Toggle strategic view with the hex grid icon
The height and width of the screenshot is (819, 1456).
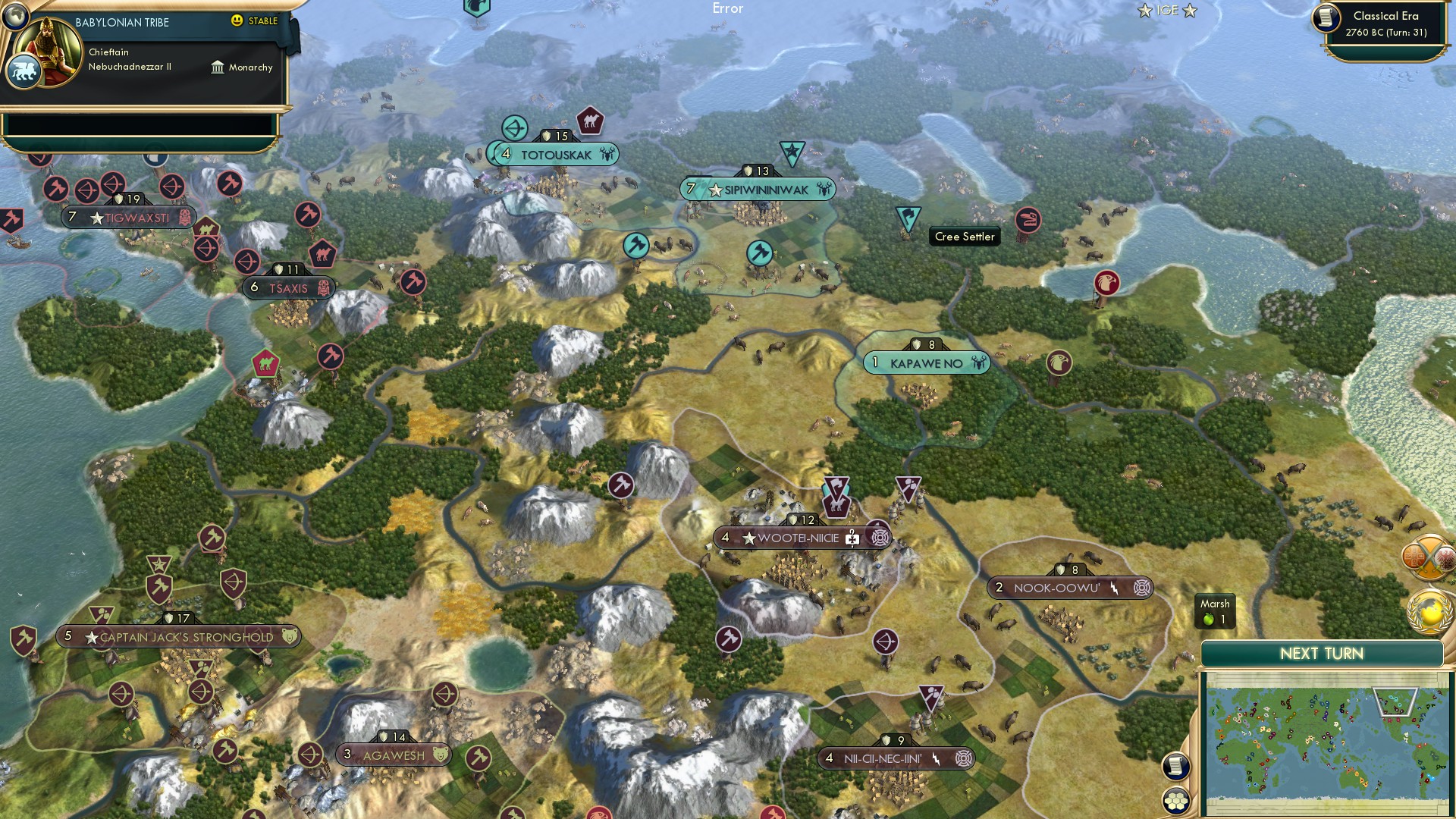tap(1175, 800)
